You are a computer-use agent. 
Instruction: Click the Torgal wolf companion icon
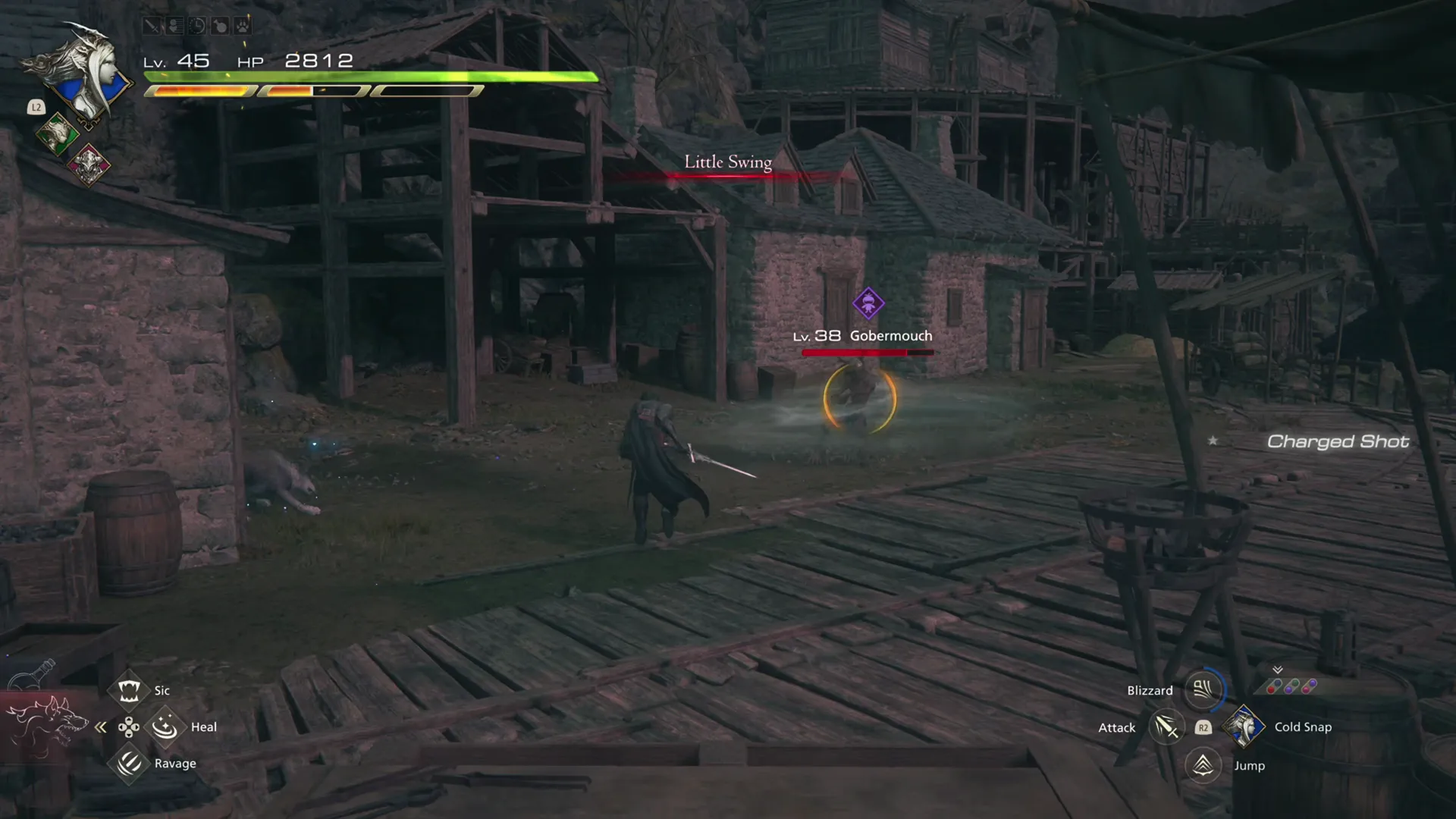tap(47, 726)
